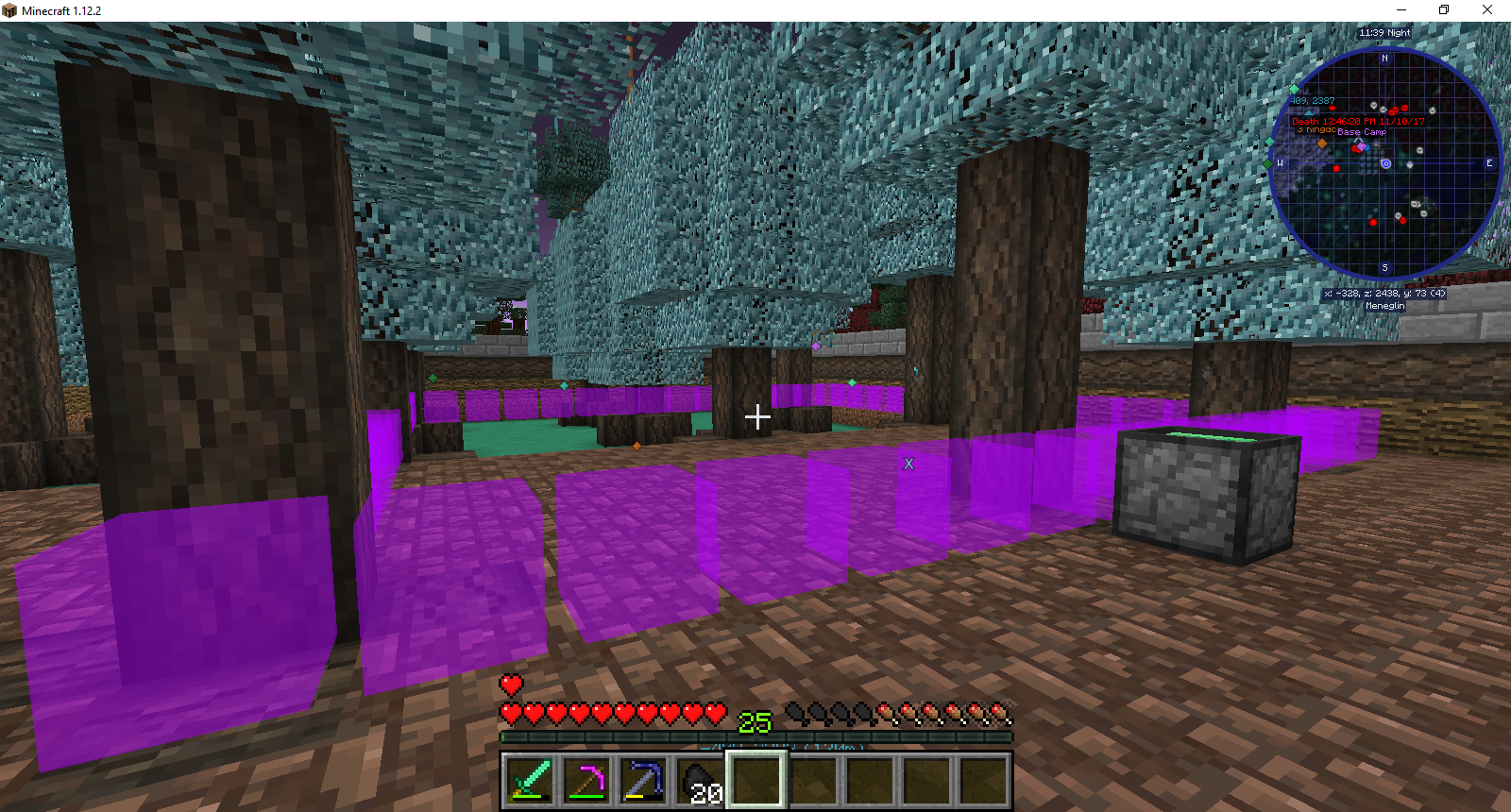Click the E marker on the minimap
The height and width of the screenshot is (812, 1511).
1489,162
